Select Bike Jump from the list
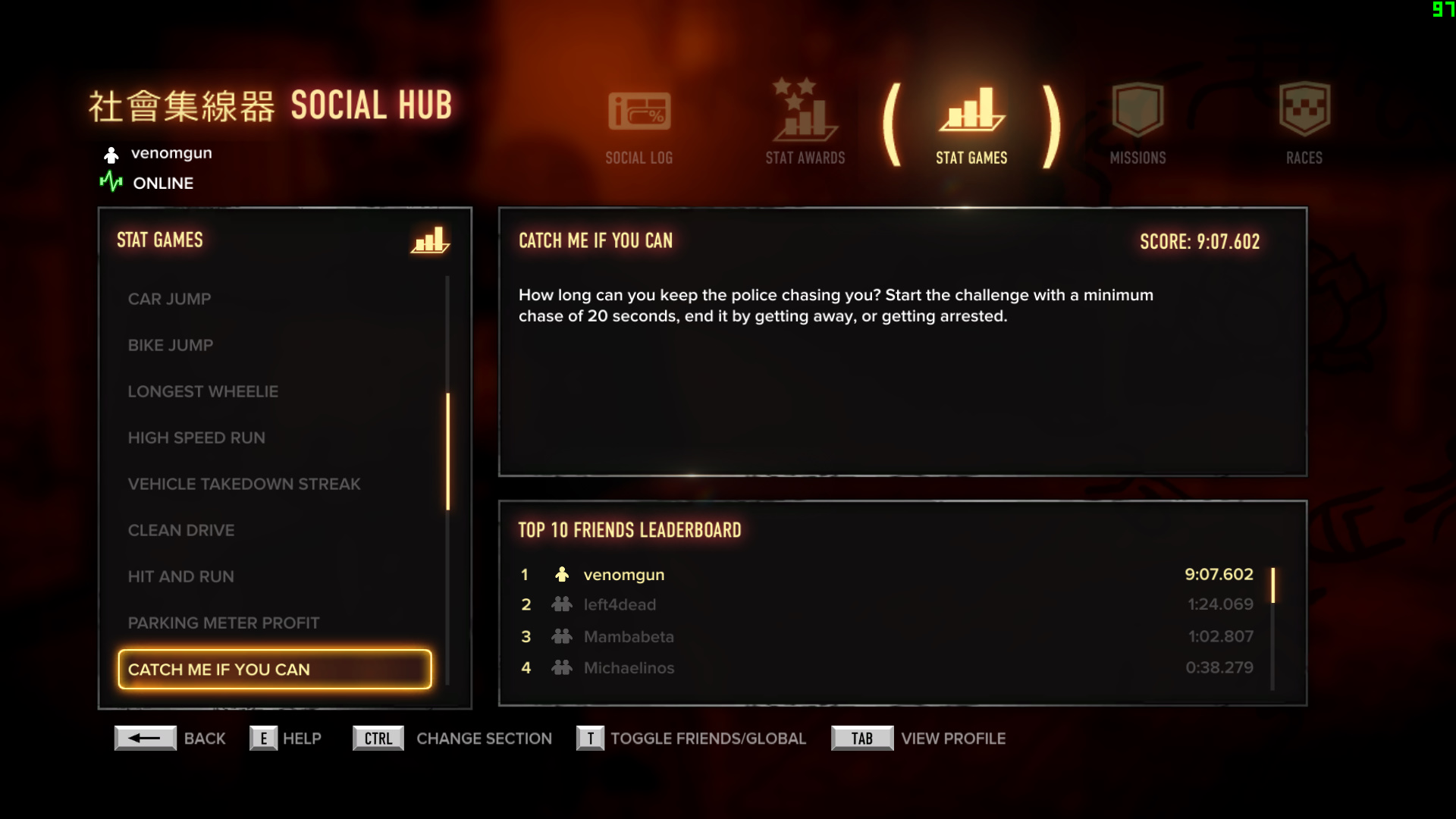 (171, 345)
